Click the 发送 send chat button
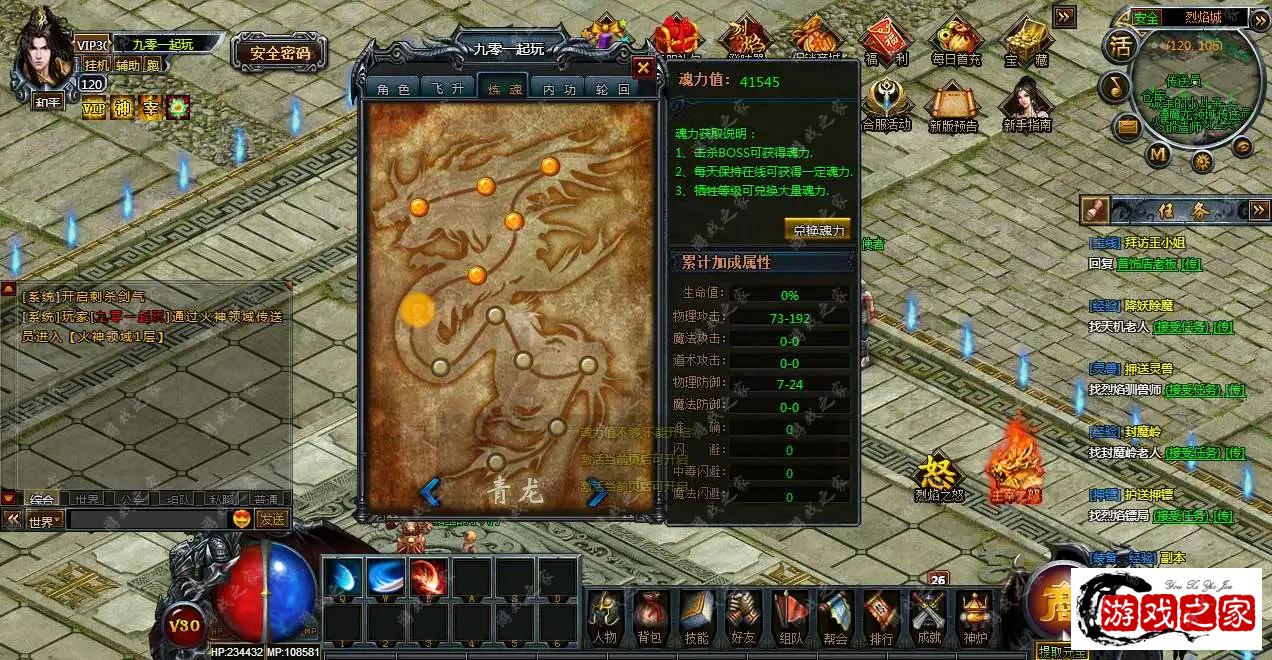Image resolution: width=1272 pixels, height=660 pixels. point(272,519)
